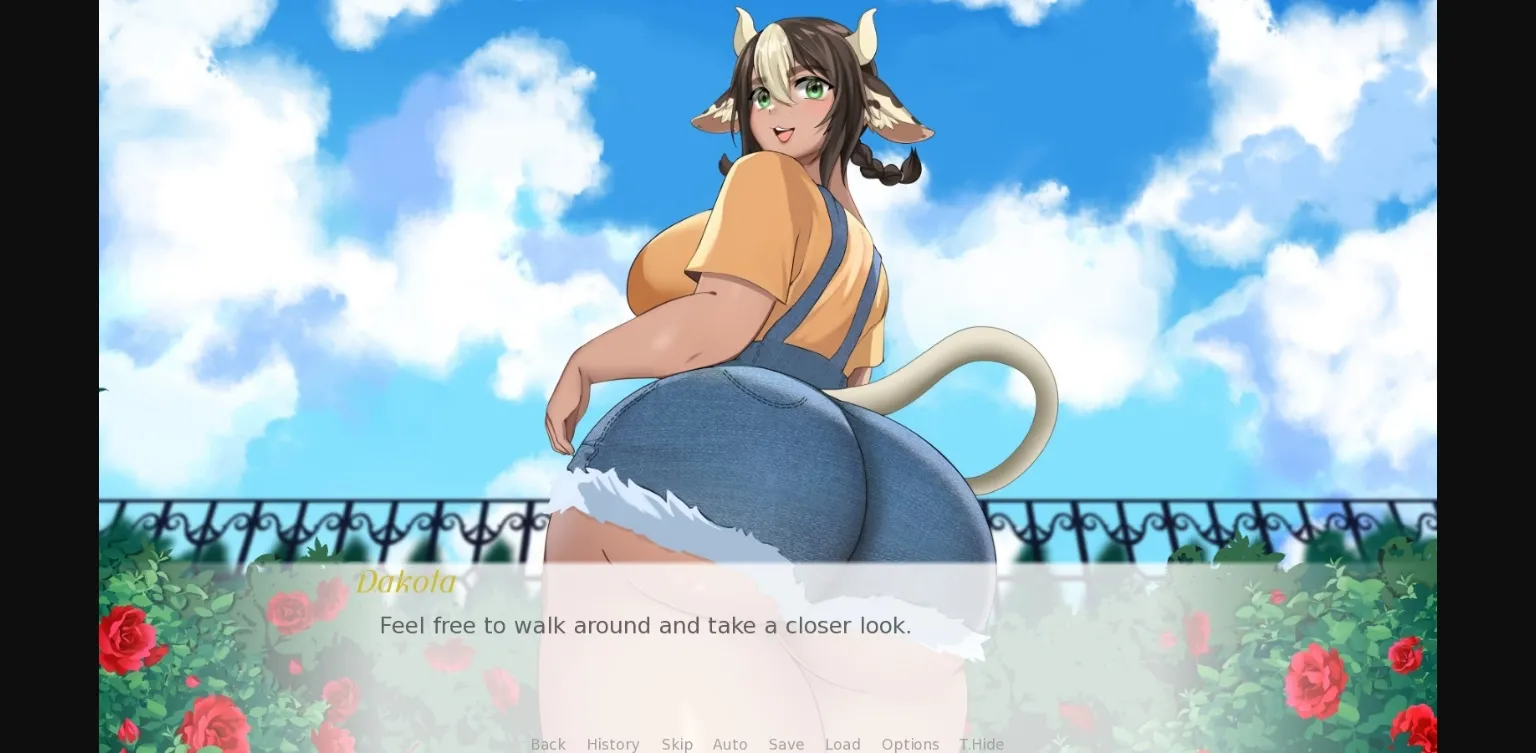1536x753 pixels.
Task: Toggle interface visibility with T.Hide
Action: pos(981,744)
